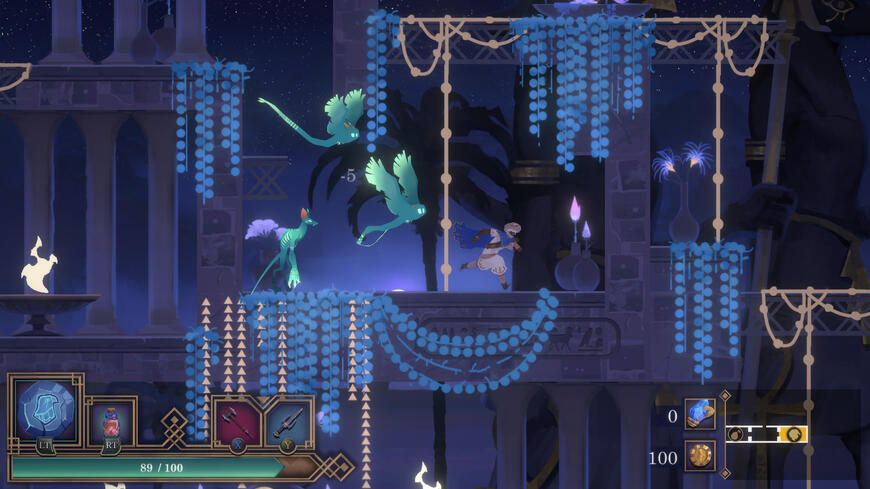Screen dimensions: 870x489
Task: Click the blue crystal currency icon
Action: (700, 414)
